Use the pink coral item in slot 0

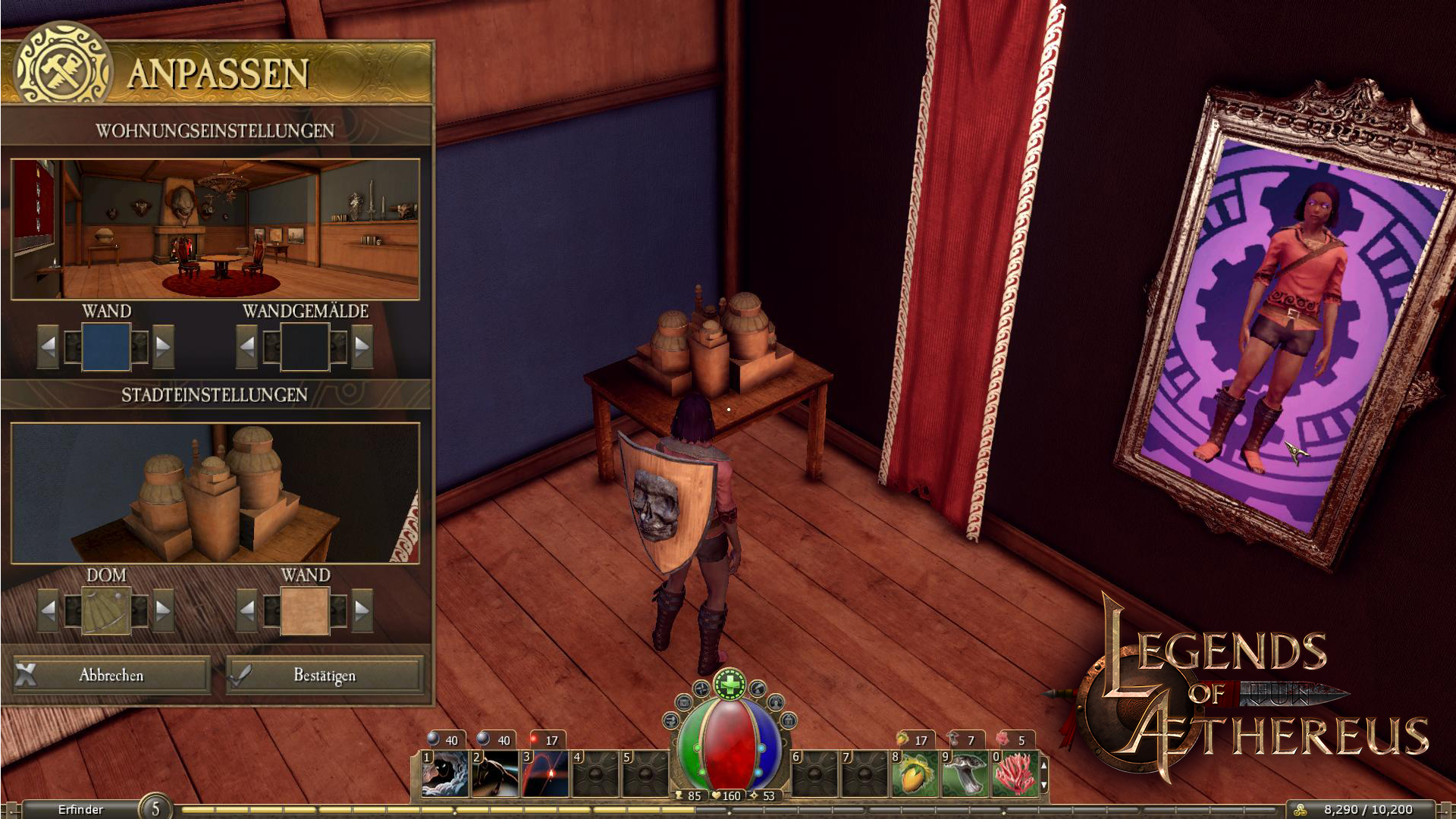pos(1015,773)
